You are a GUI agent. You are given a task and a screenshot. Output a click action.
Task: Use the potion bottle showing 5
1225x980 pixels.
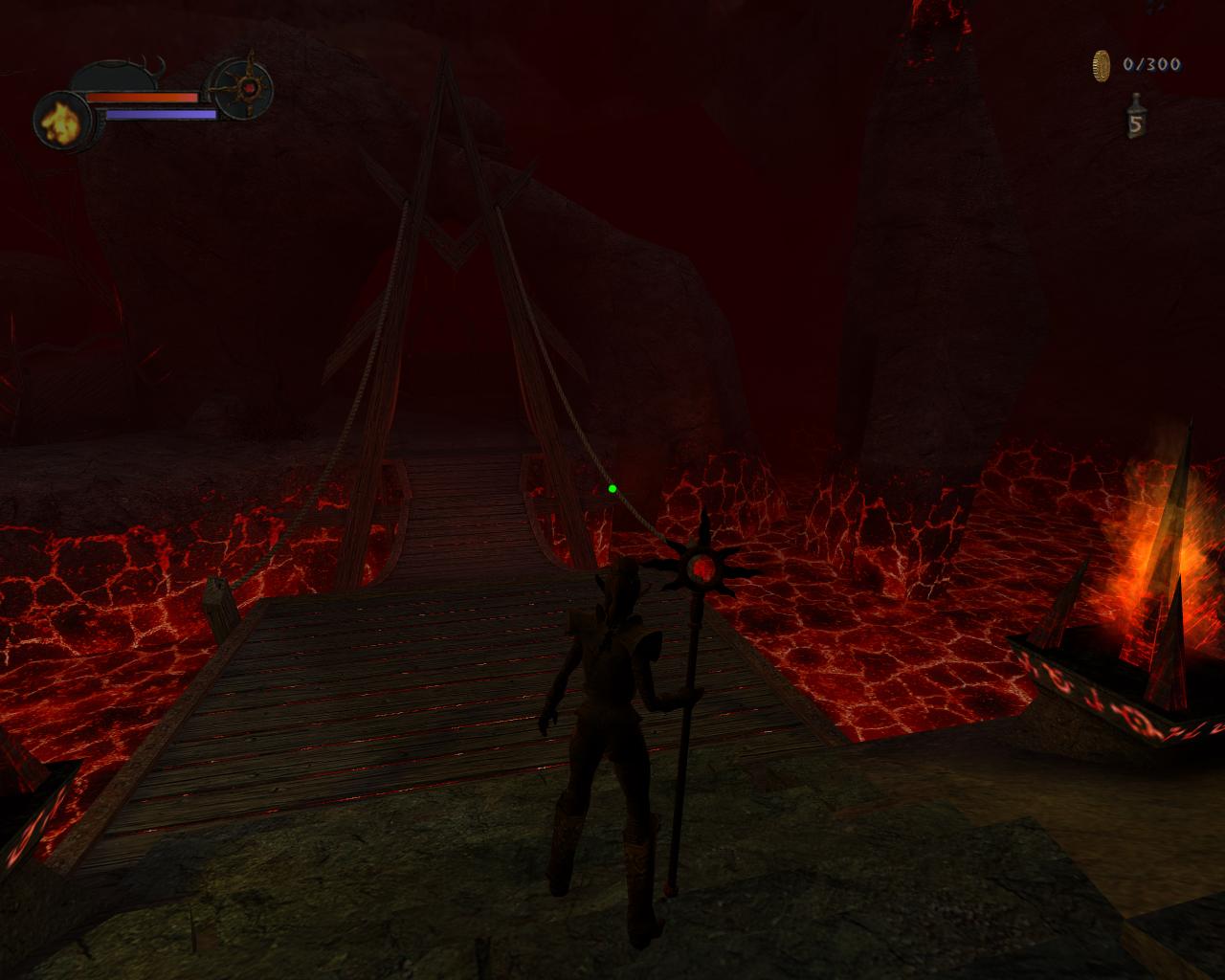point(1135,118)
